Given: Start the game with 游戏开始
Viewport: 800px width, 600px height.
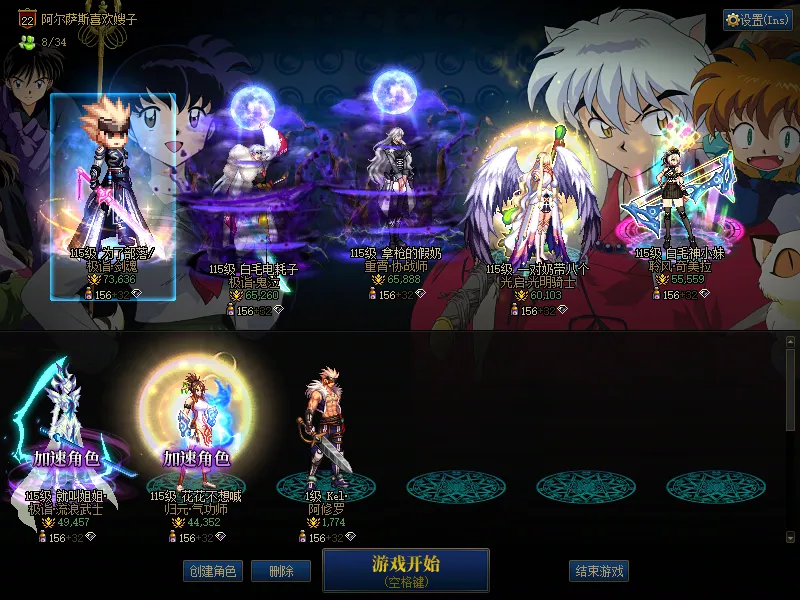Looking at the screenshot, I should 405,569.
